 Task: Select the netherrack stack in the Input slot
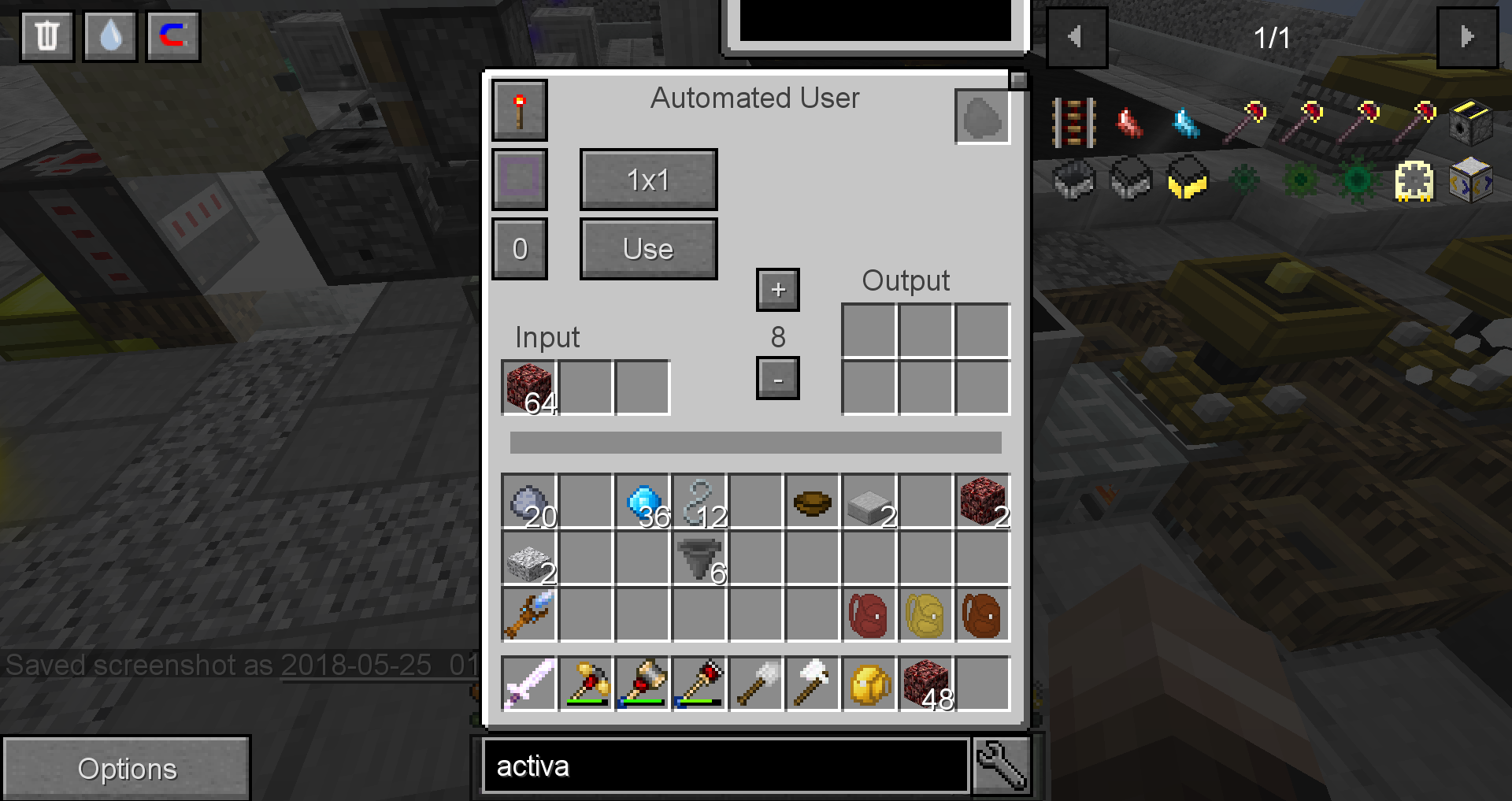[527, 386]
